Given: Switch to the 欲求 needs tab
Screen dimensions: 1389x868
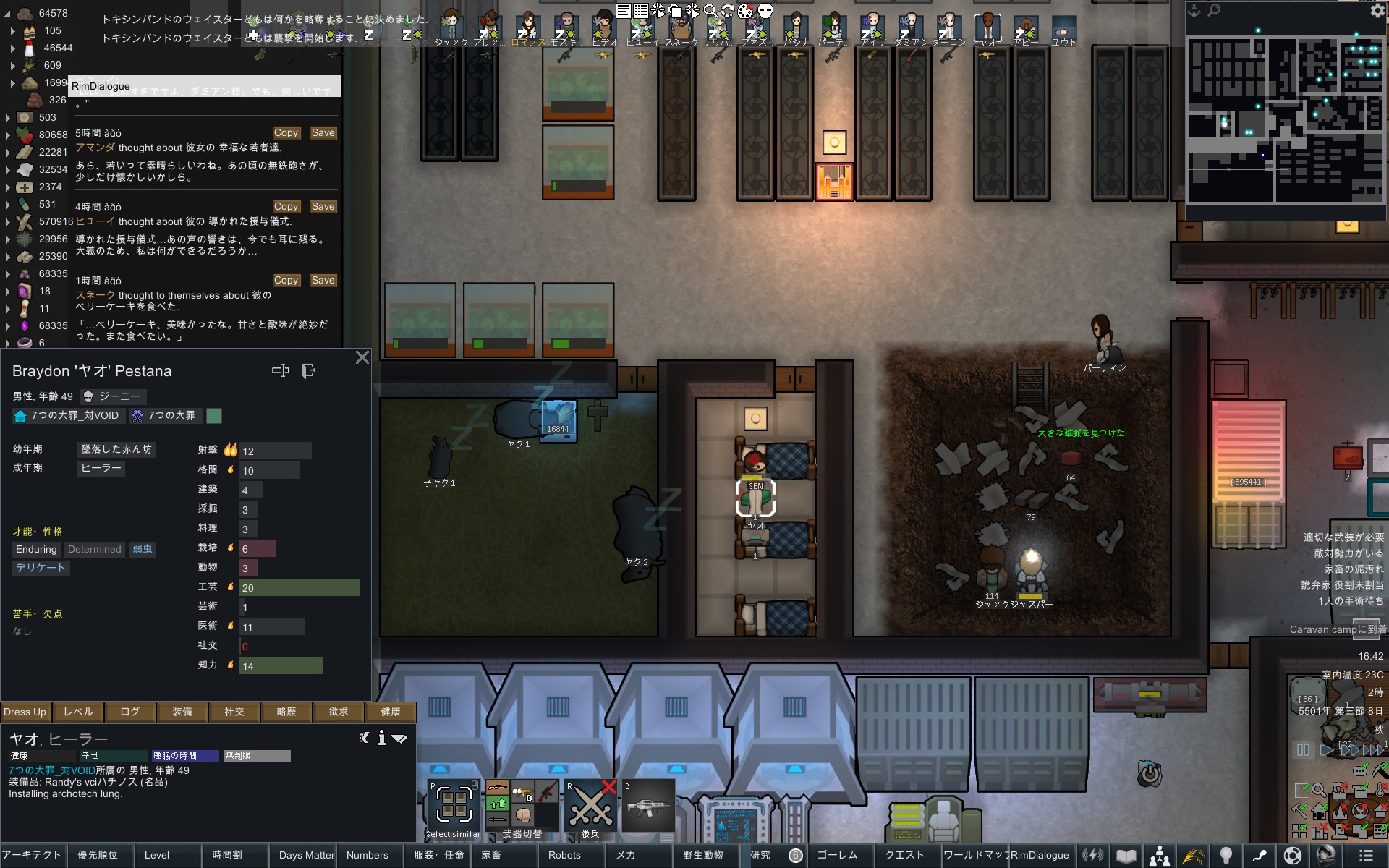Looking at the screenshot, I should [x=339, y=712].
